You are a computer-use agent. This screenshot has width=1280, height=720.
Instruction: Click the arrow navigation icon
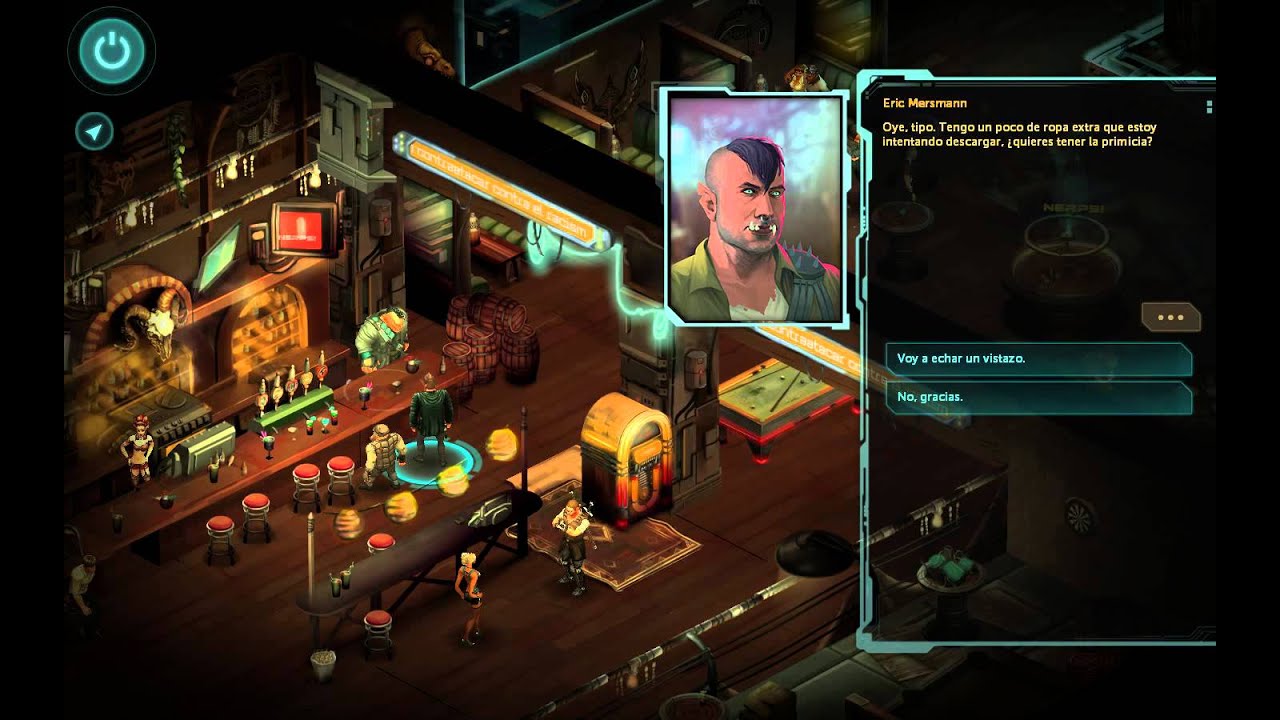(x=94, y=131)
